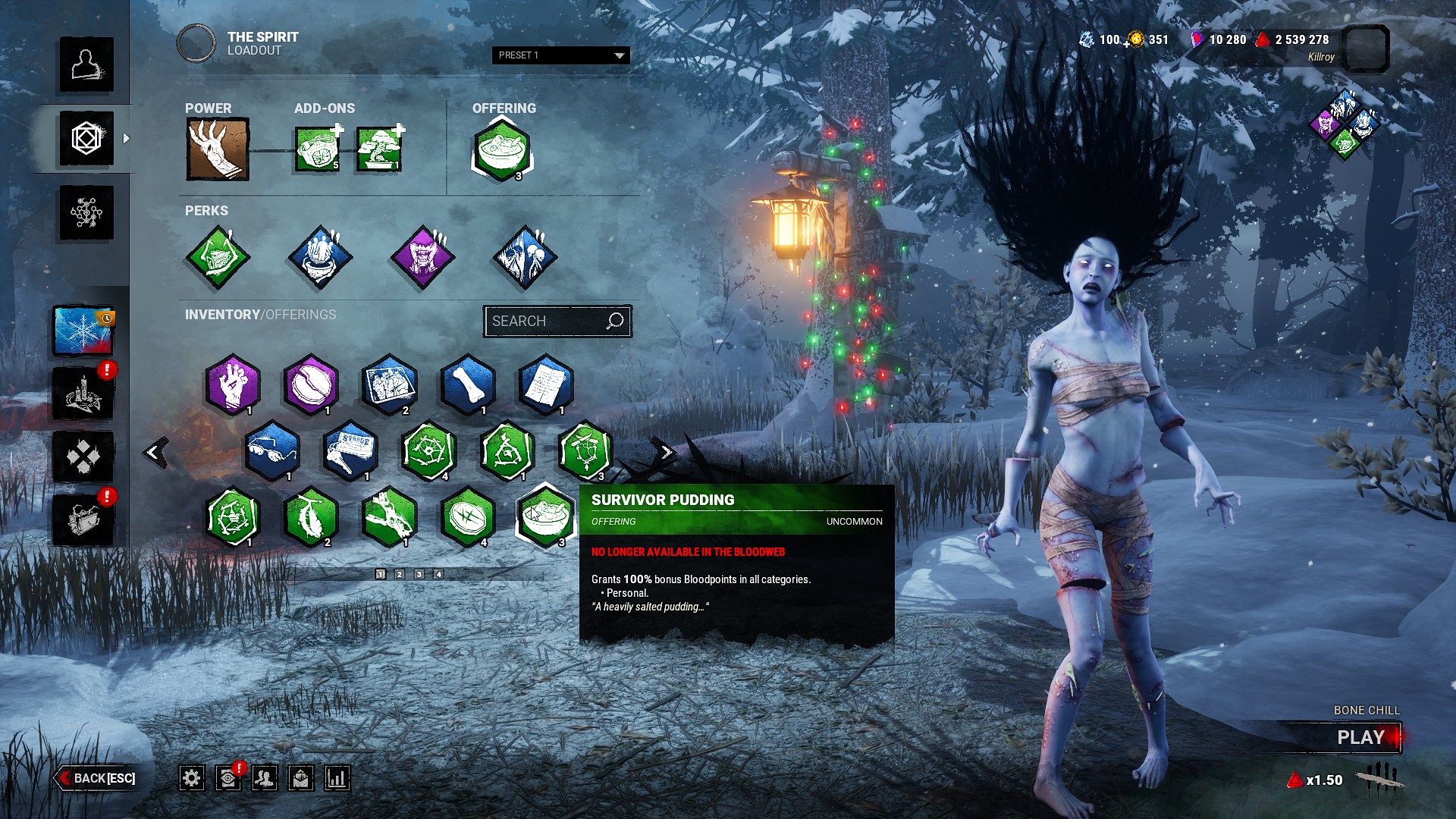Select the purple perk slot

(422, 258)
